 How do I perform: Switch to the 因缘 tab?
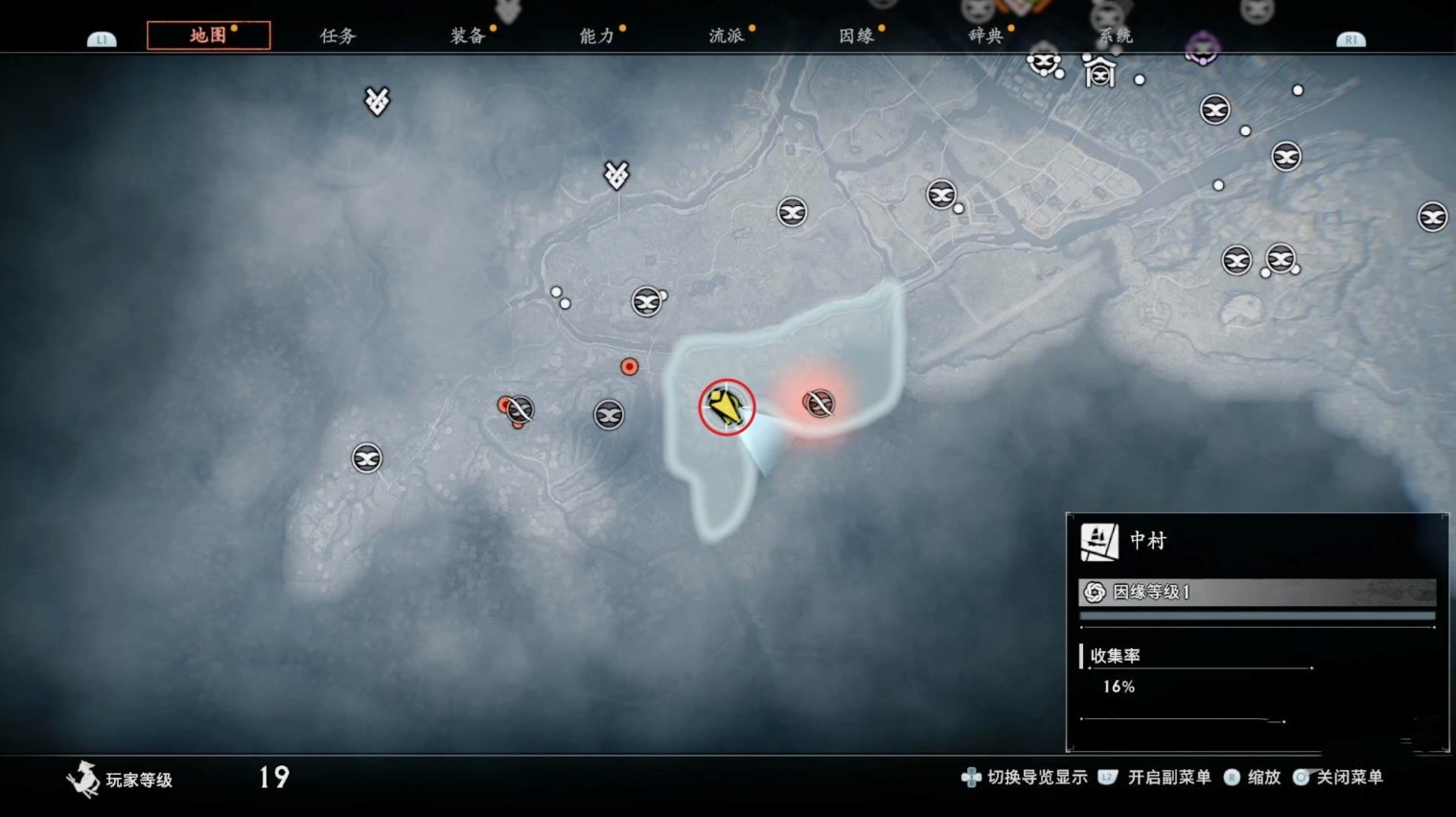click(856, 35)
